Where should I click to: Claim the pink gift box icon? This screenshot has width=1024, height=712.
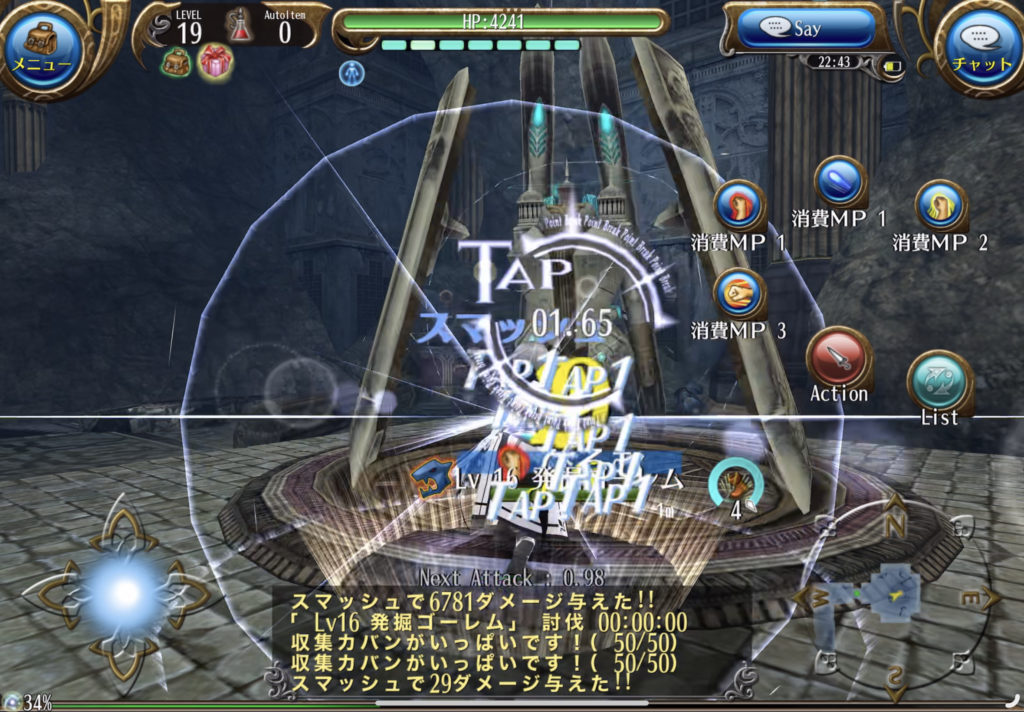[x=215, y=61]
